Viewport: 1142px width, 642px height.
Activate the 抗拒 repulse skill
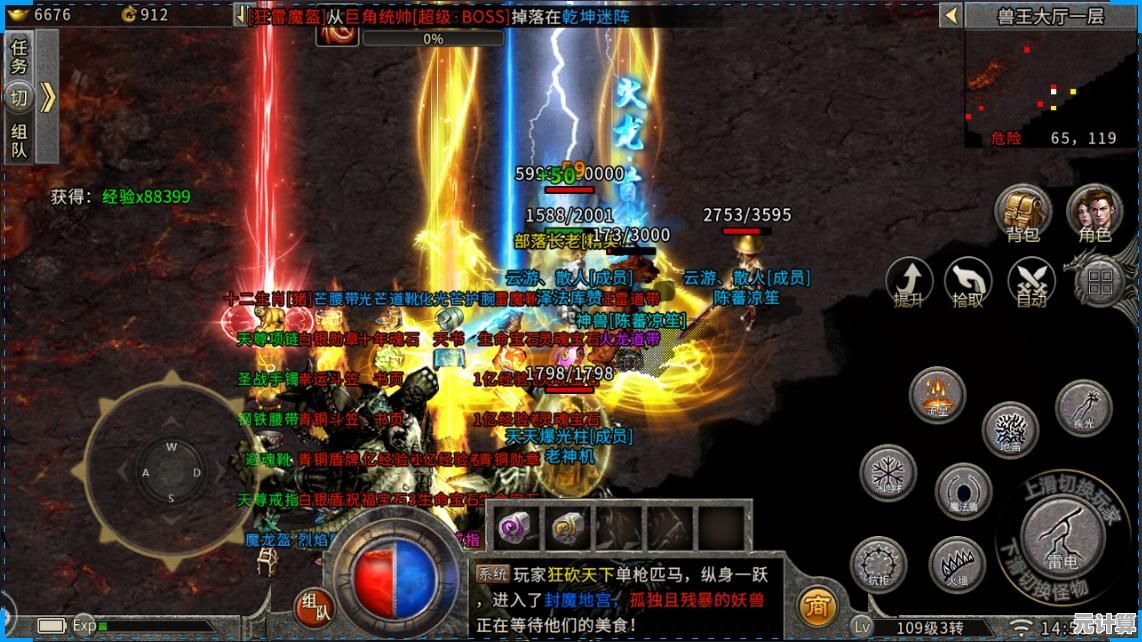pyautogui.click(x=879, y=565)
